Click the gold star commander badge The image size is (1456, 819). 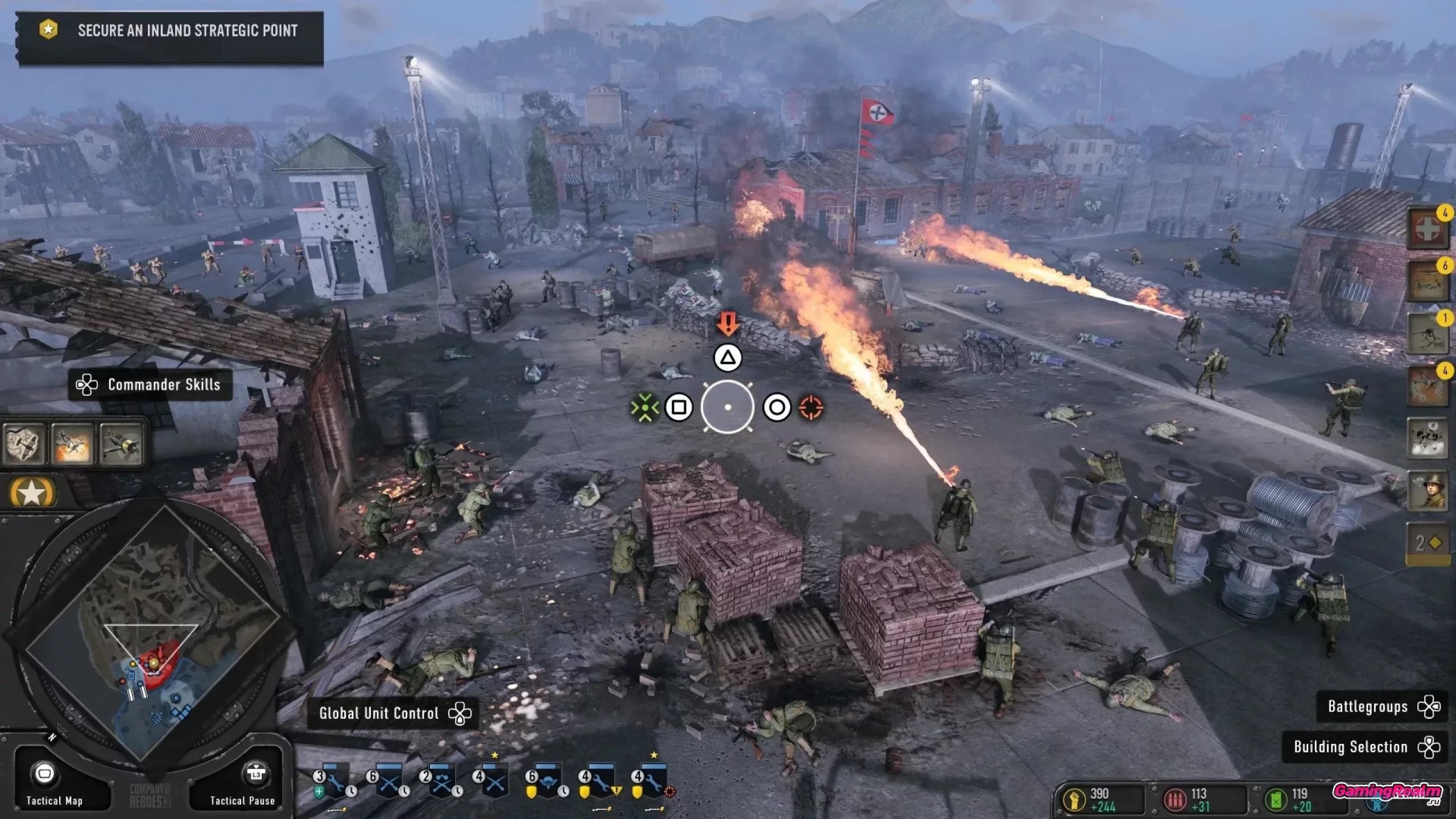[x=32, y=493]
